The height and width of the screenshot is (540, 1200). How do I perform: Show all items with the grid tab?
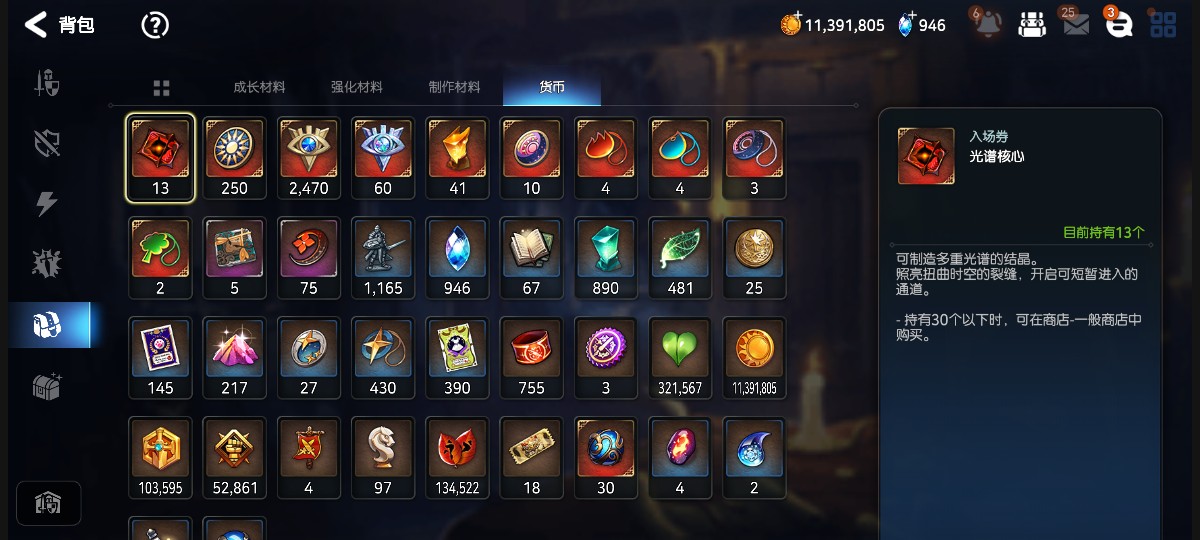point(162,88)
